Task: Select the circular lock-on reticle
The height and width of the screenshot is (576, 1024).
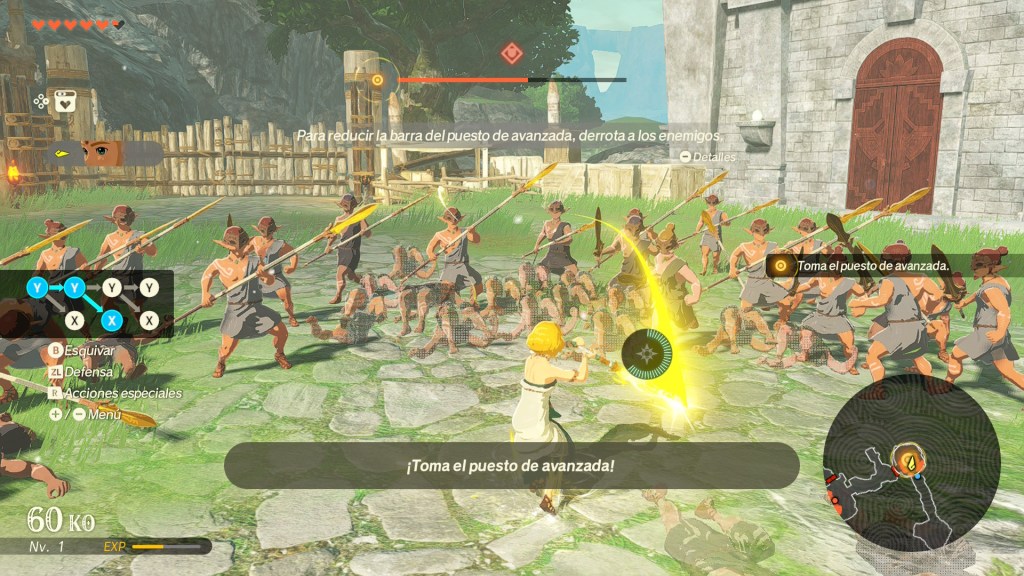Action: (648, 354)
